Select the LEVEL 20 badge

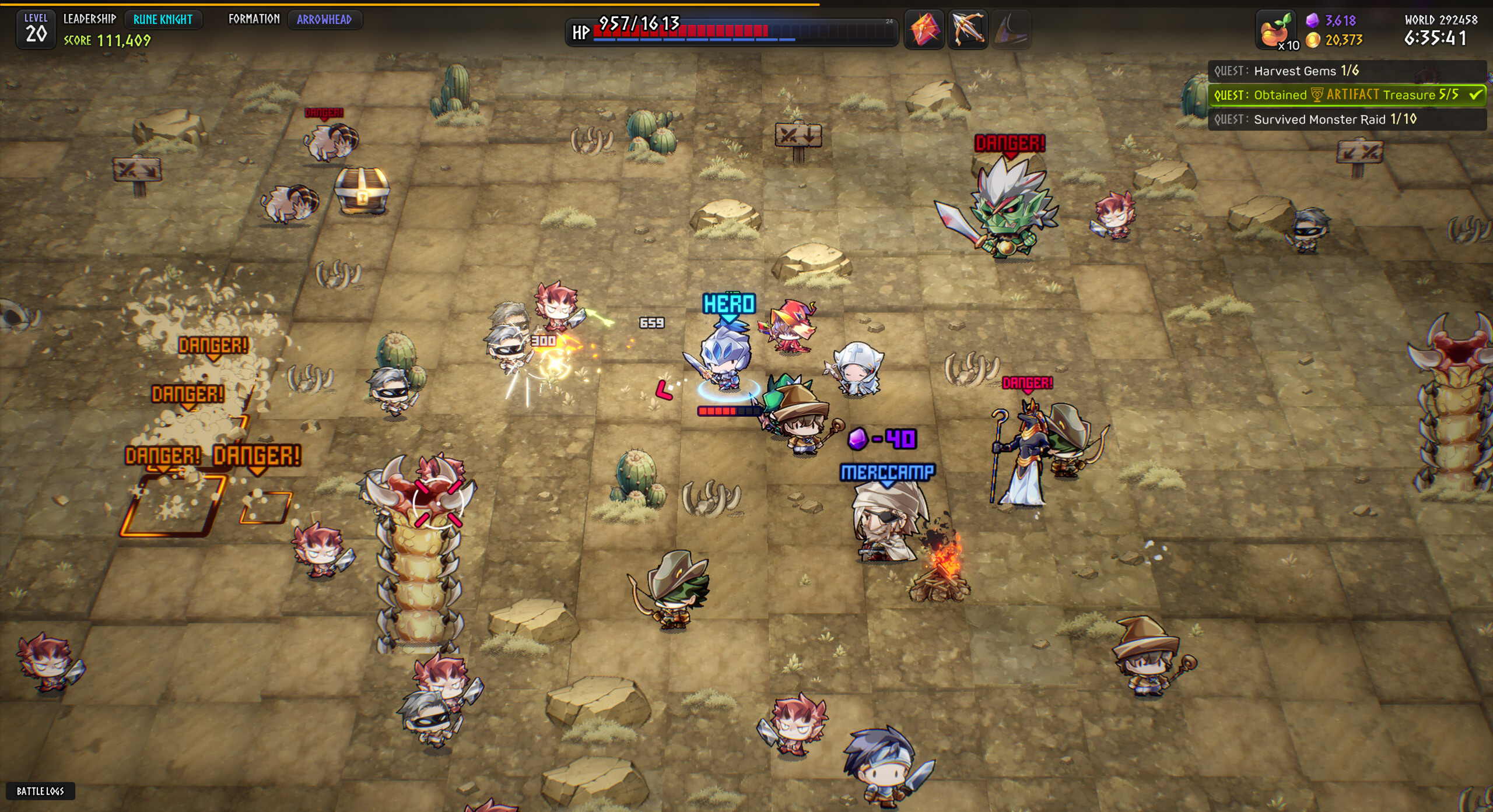click(x=36, y=27)
